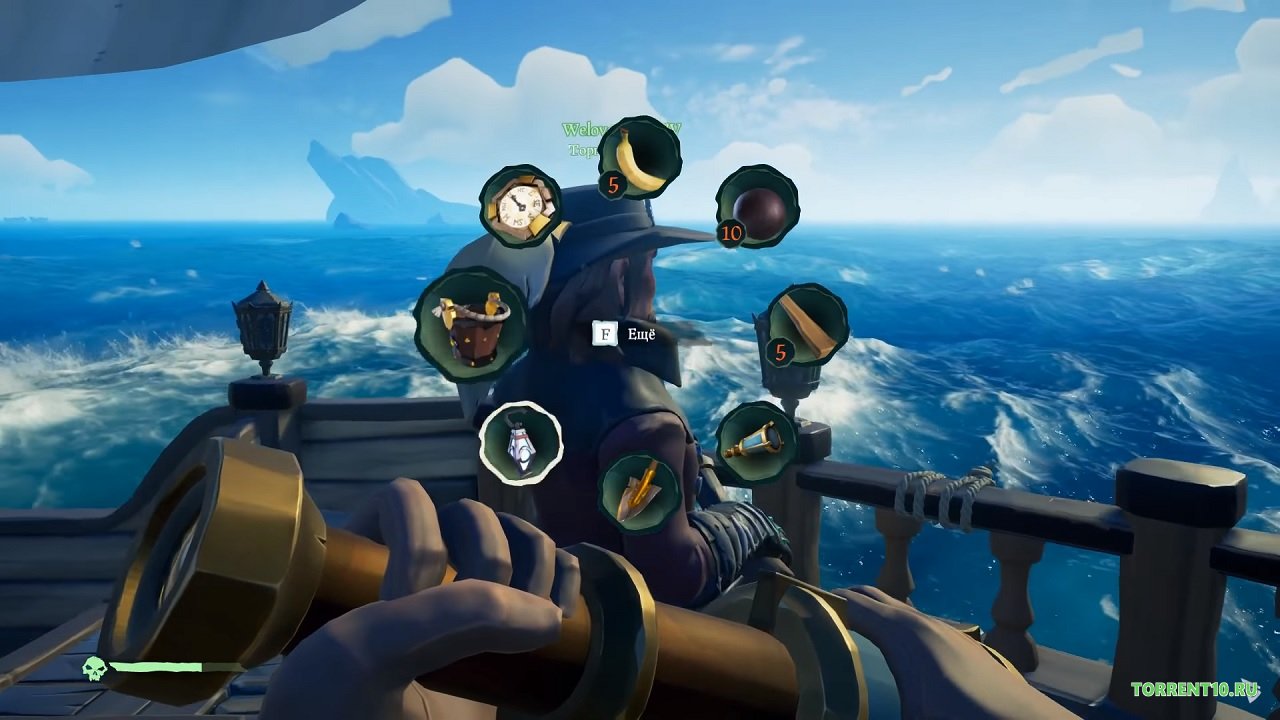Select the bananas in the item wheel
1280x720 pixels.
coord(640,158)
